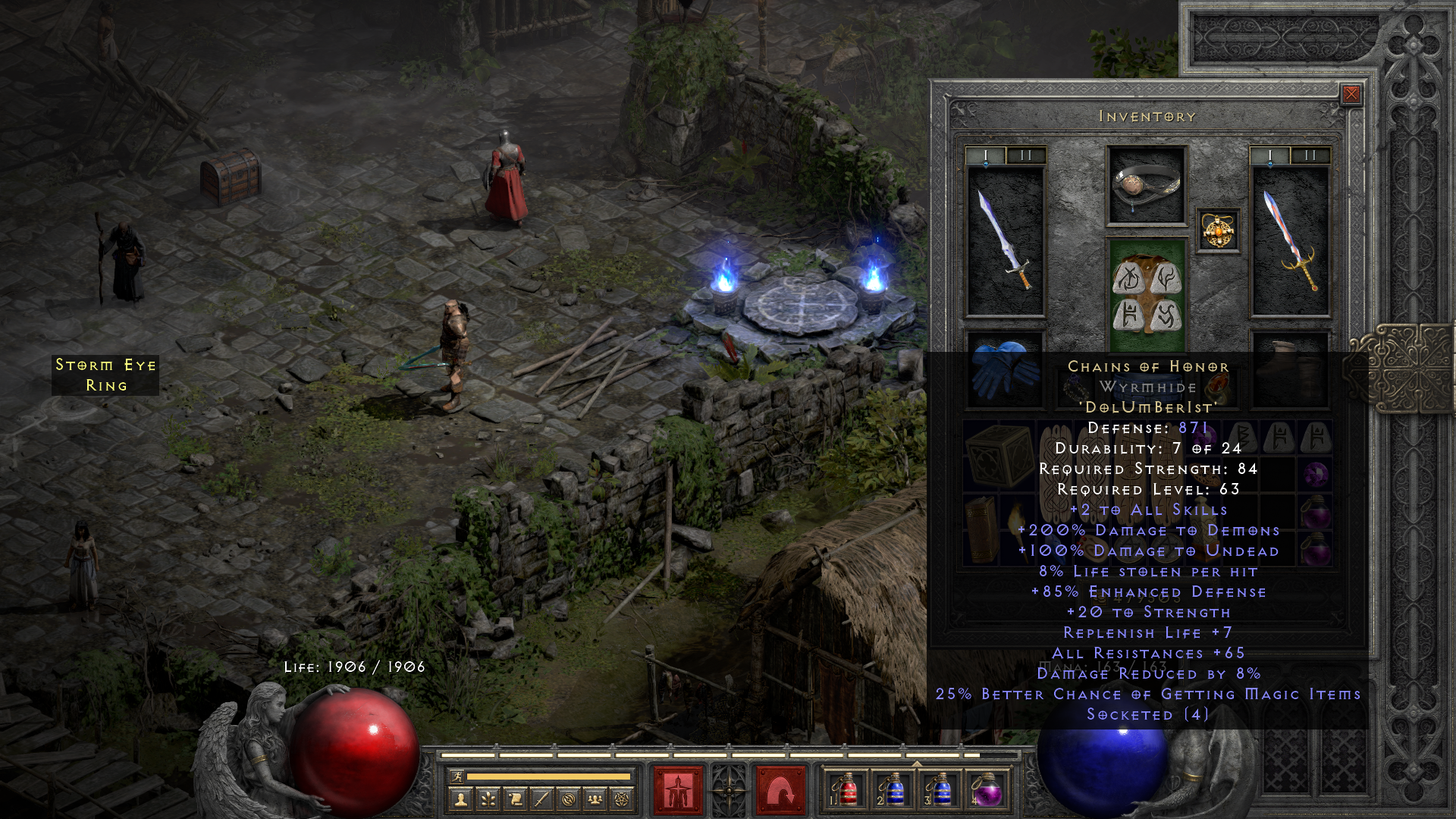Click the left-hand equipped sword

[x=1006, y=240]
